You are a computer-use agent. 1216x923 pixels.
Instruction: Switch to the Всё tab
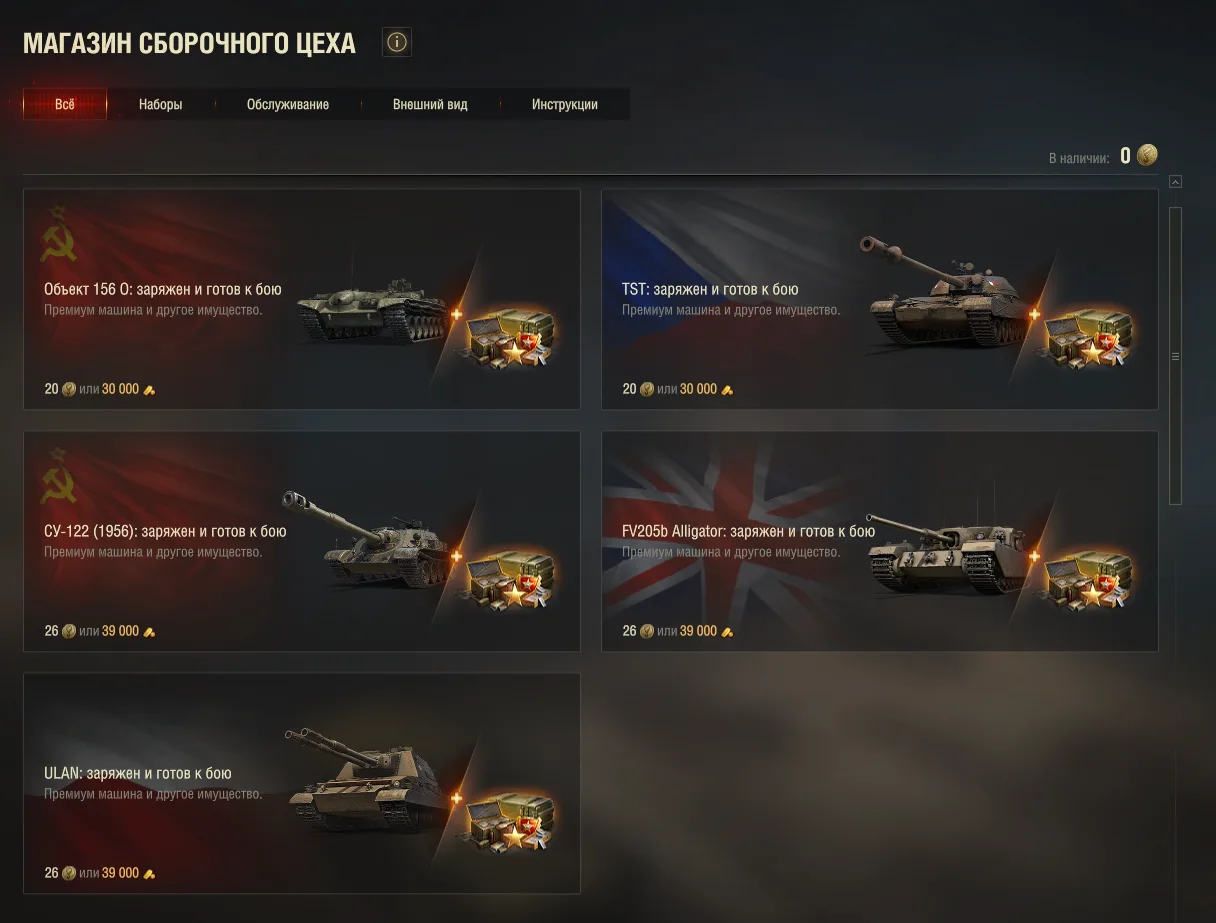point(65,104)
